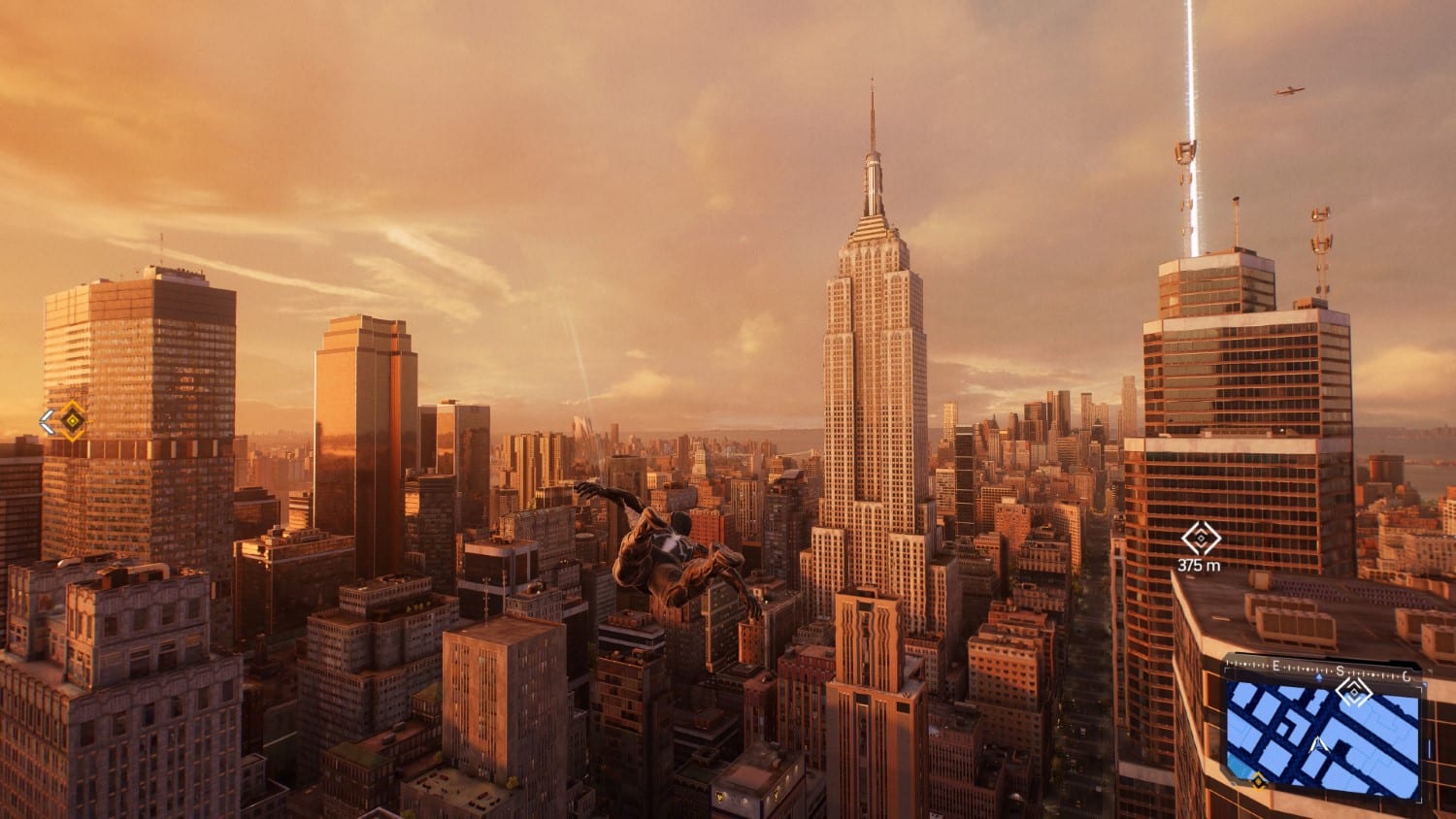This screenshot has width=1456, height=819.
Task: Select the white diamond marker on the minimap
Action: pos(1353,691)
